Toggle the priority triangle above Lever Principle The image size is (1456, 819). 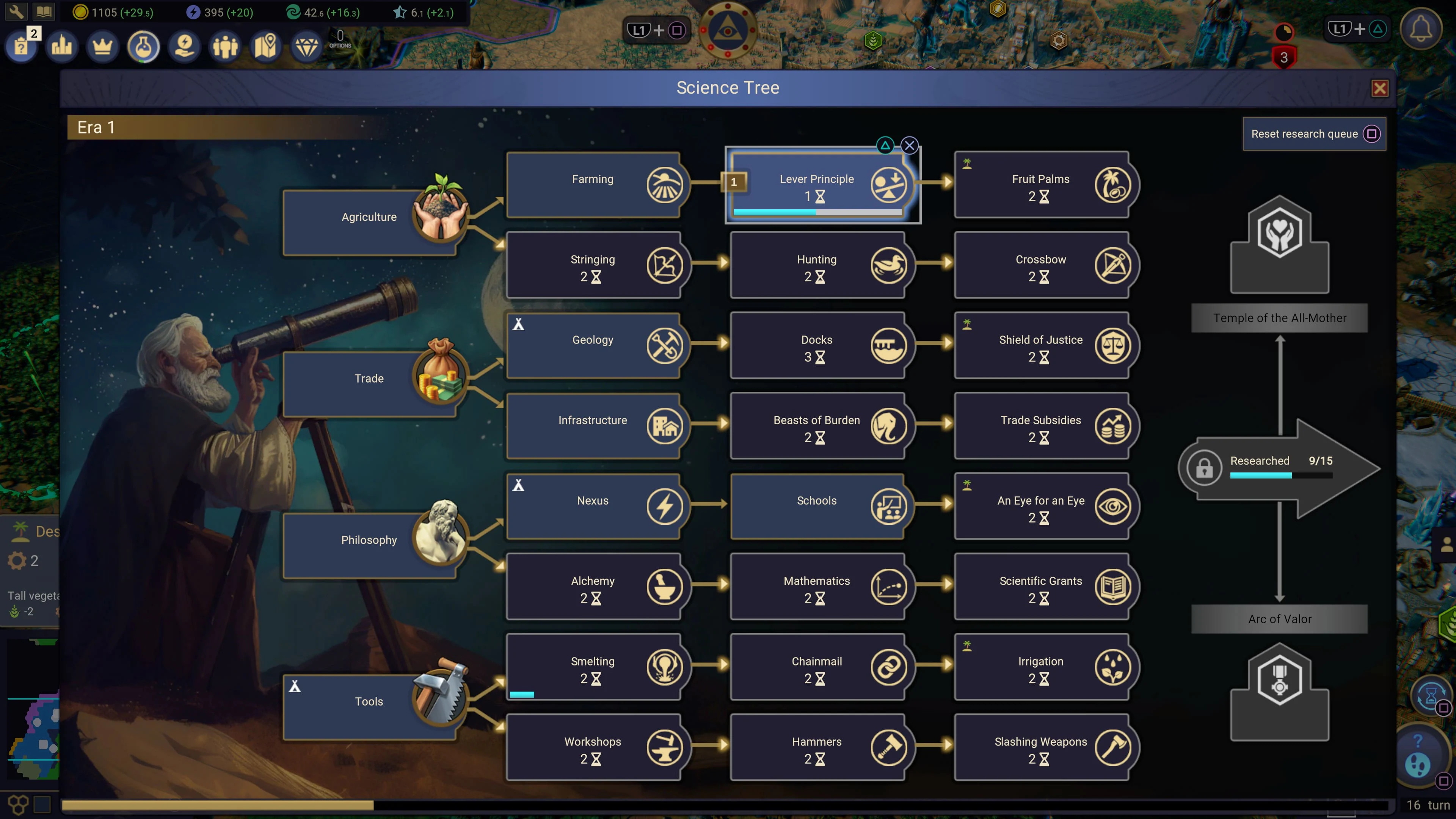point(885,145)
